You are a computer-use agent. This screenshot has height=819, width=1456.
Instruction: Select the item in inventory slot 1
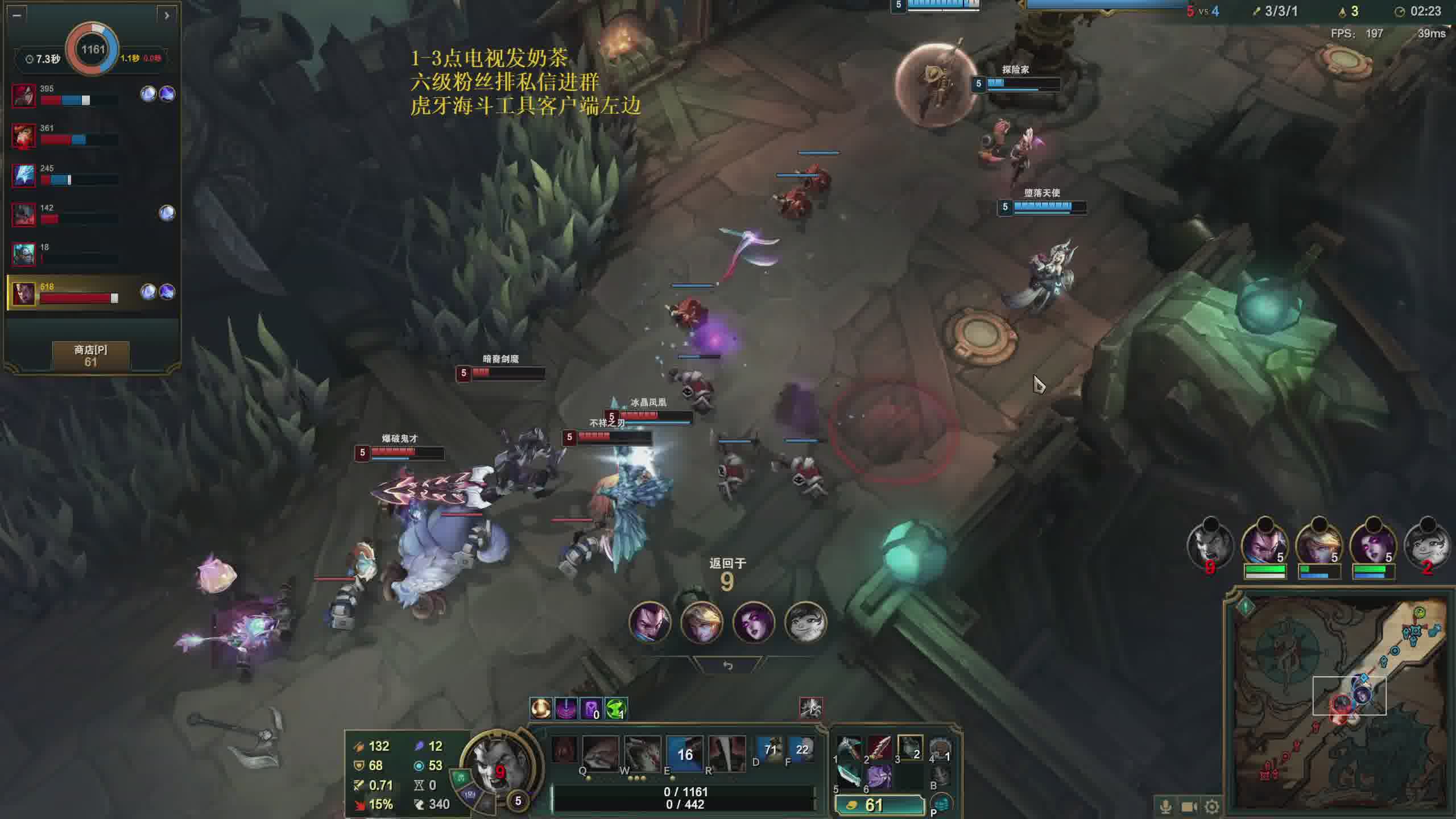click(849, 748)
